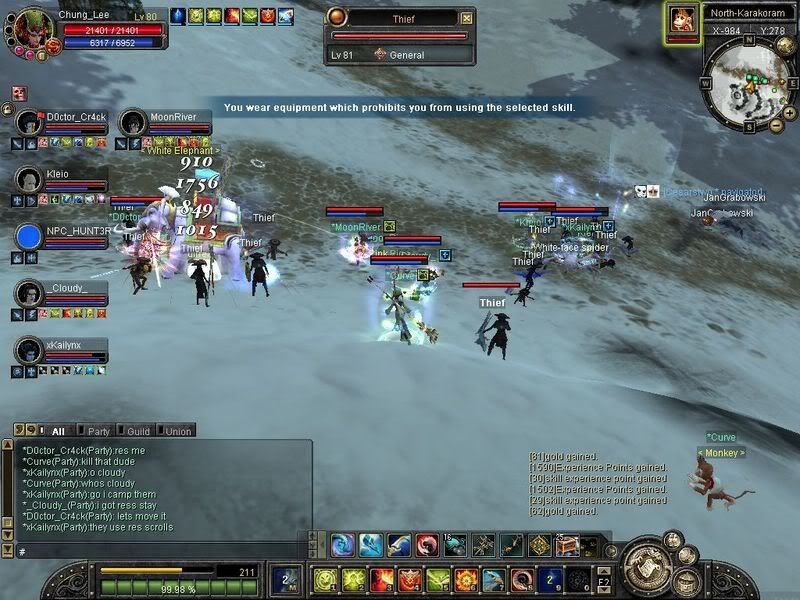
Task: Select party member xKailynx's portrait
Action: 29,350
